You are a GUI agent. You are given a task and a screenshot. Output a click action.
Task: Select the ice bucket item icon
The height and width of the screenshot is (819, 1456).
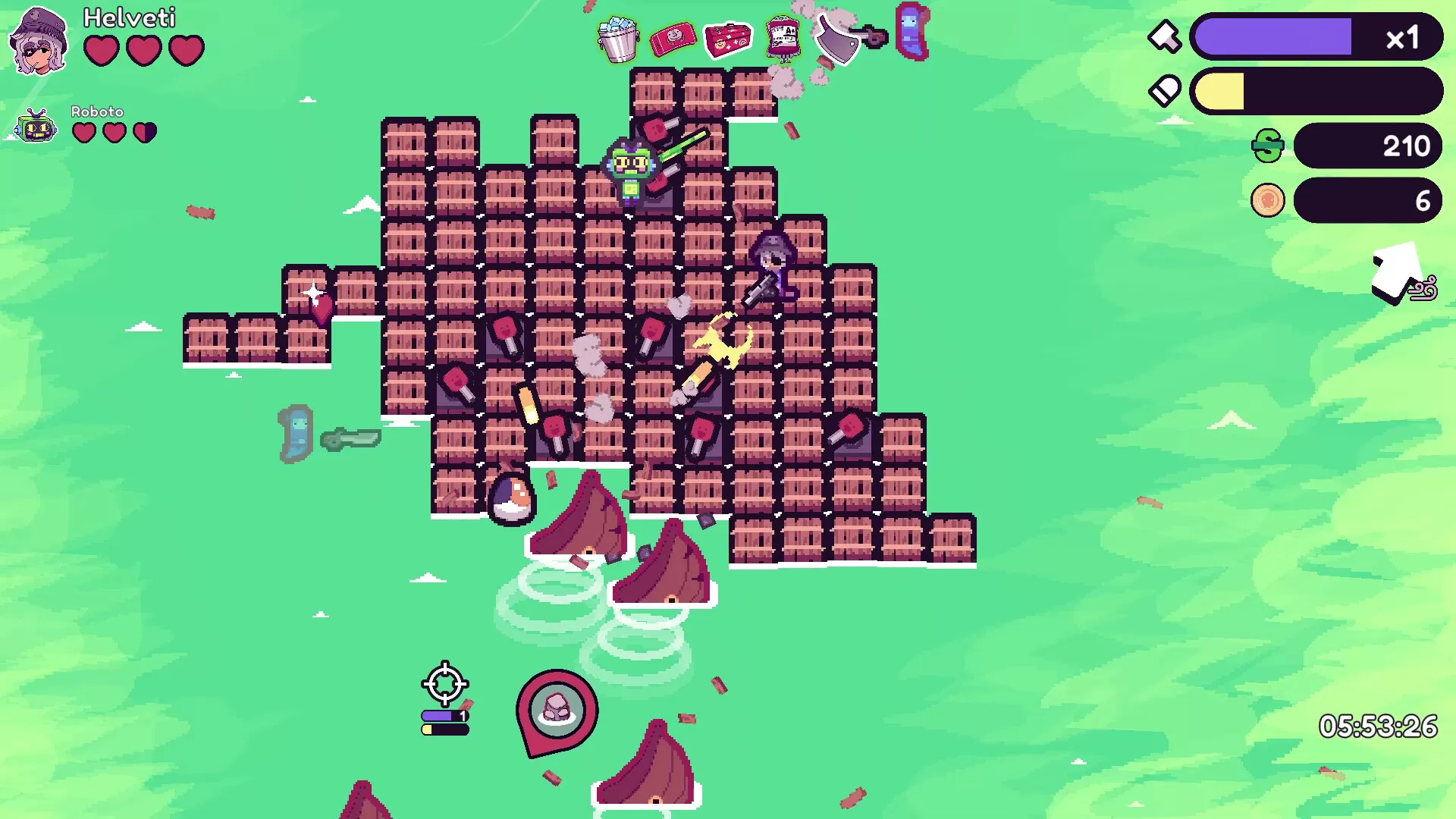click(x=618, y=39)
